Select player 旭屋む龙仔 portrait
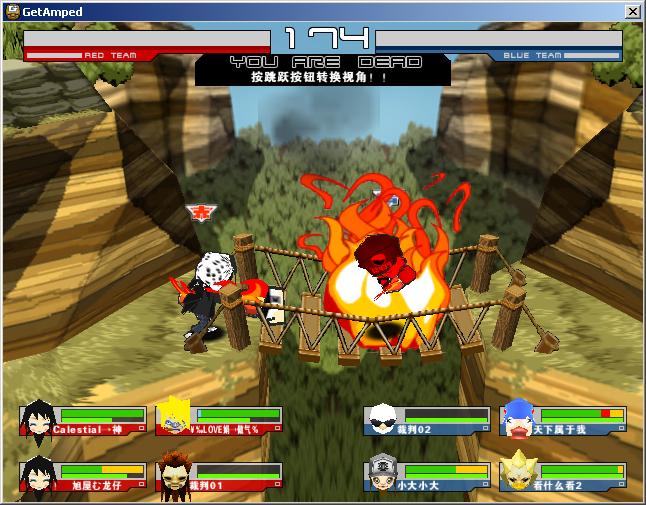The height and width of the screenshot is (505, 646). pos(38,474)
